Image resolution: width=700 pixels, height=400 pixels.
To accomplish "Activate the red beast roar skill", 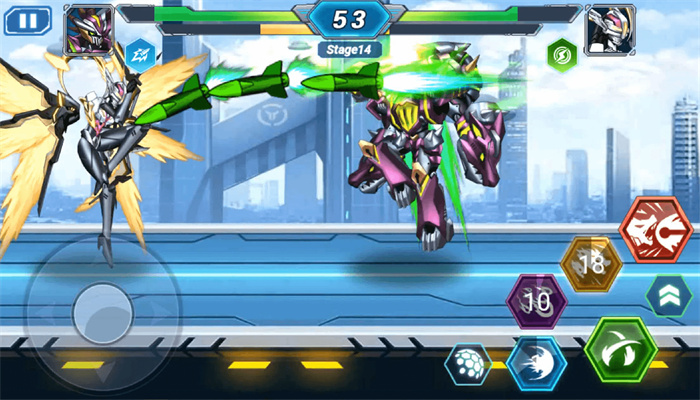I will (656, 229).
